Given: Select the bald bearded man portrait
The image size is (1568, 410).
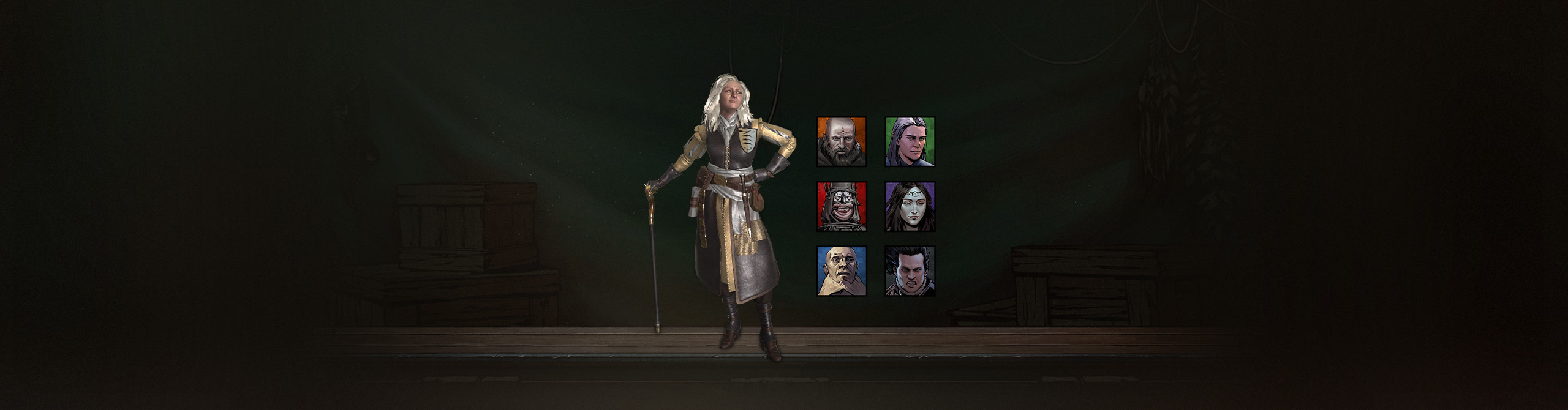Looking at the screenshot, I should pos(842,142).
